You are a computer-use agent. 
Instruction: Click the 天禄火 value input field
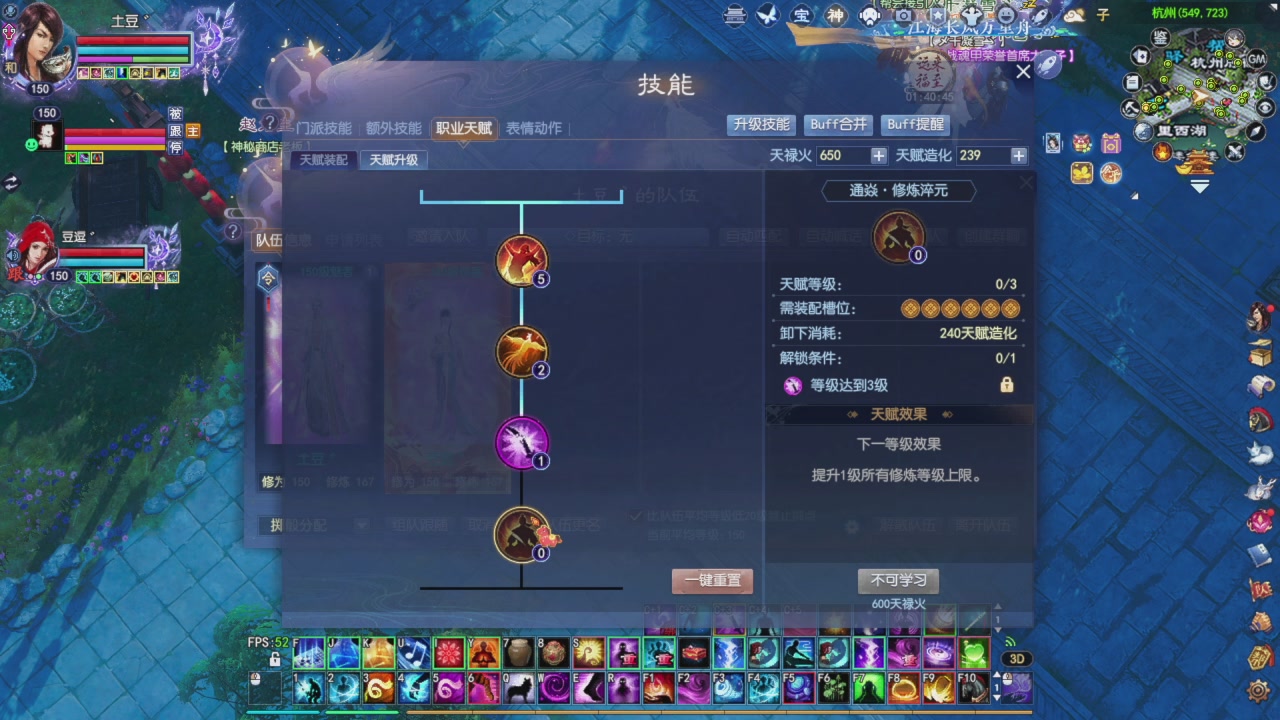(838, 156)
